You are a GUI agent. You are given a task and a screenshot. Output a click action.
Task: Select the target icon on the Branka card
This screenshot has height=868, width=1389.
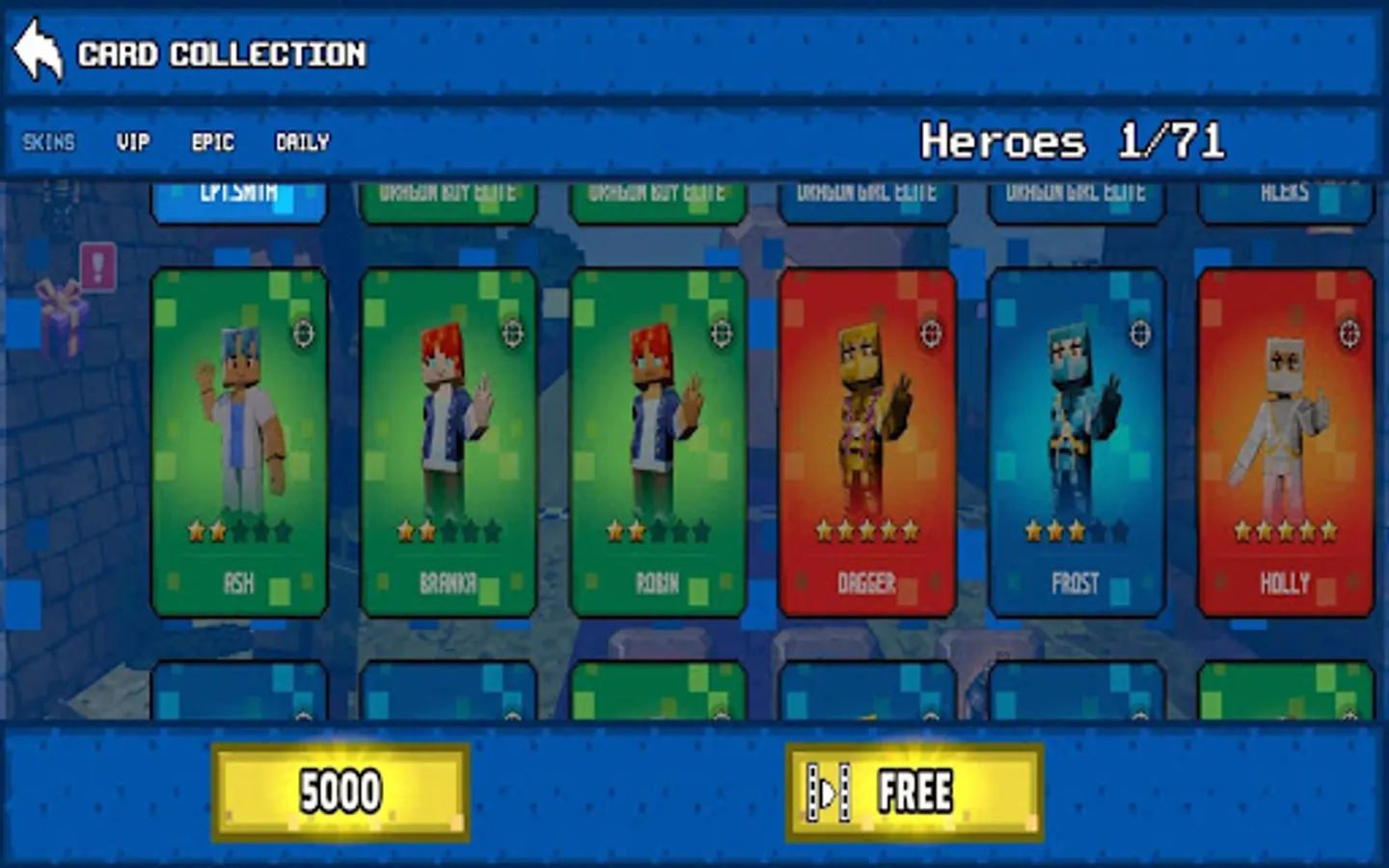click(x=514, y=336)
